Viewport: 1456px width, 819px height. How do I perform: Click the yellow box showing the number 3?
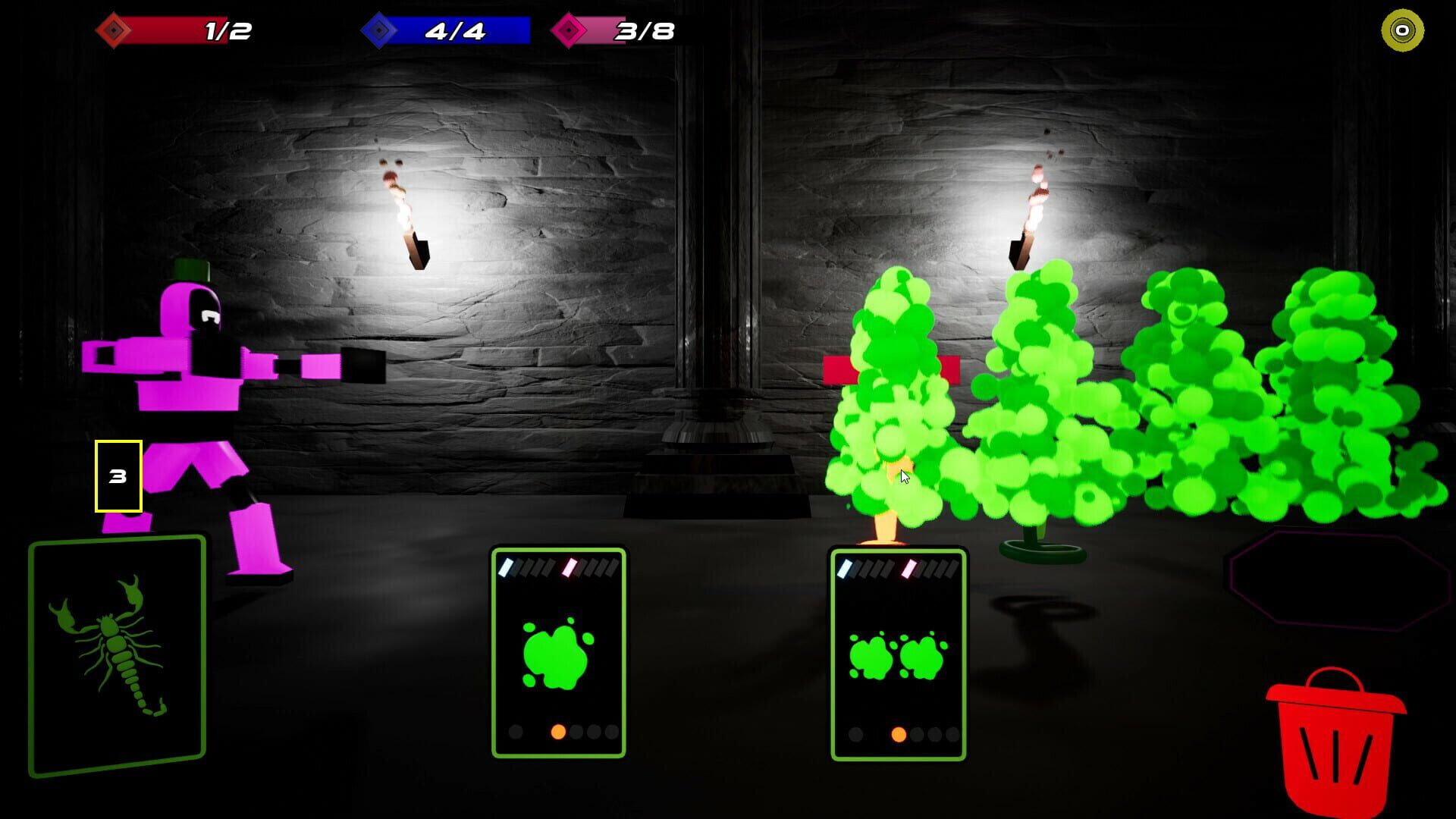coord(118,476)
